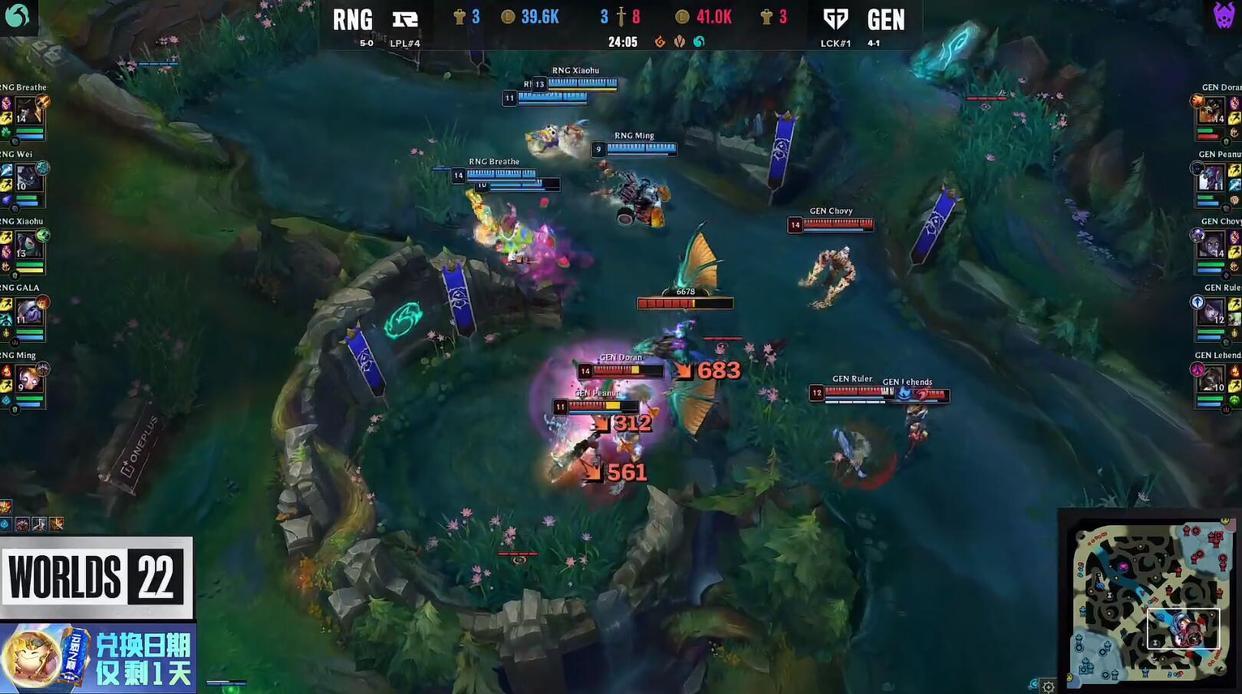Click the Worlds 22 logo
1242x694 pixels.
(x=97, y=577)
